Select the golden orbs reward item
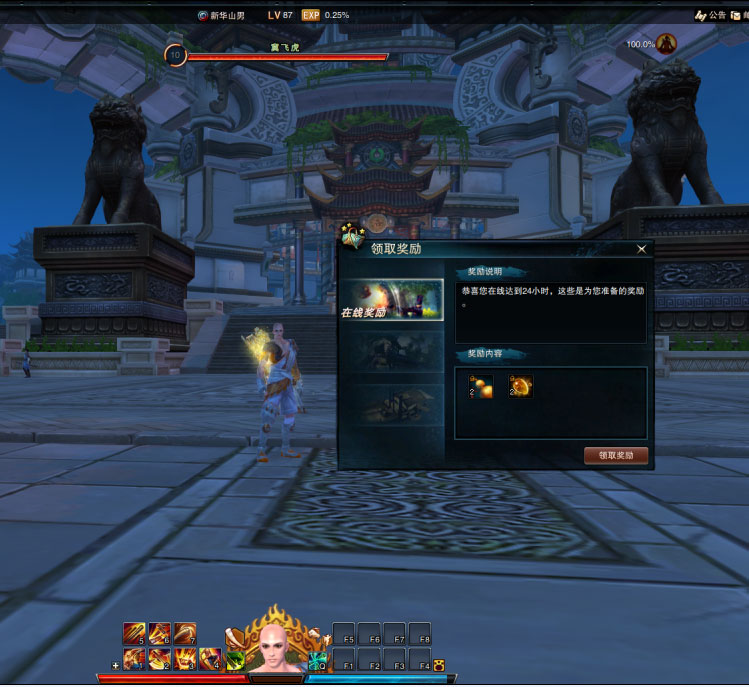749x687 pixels. coord(481,386)
